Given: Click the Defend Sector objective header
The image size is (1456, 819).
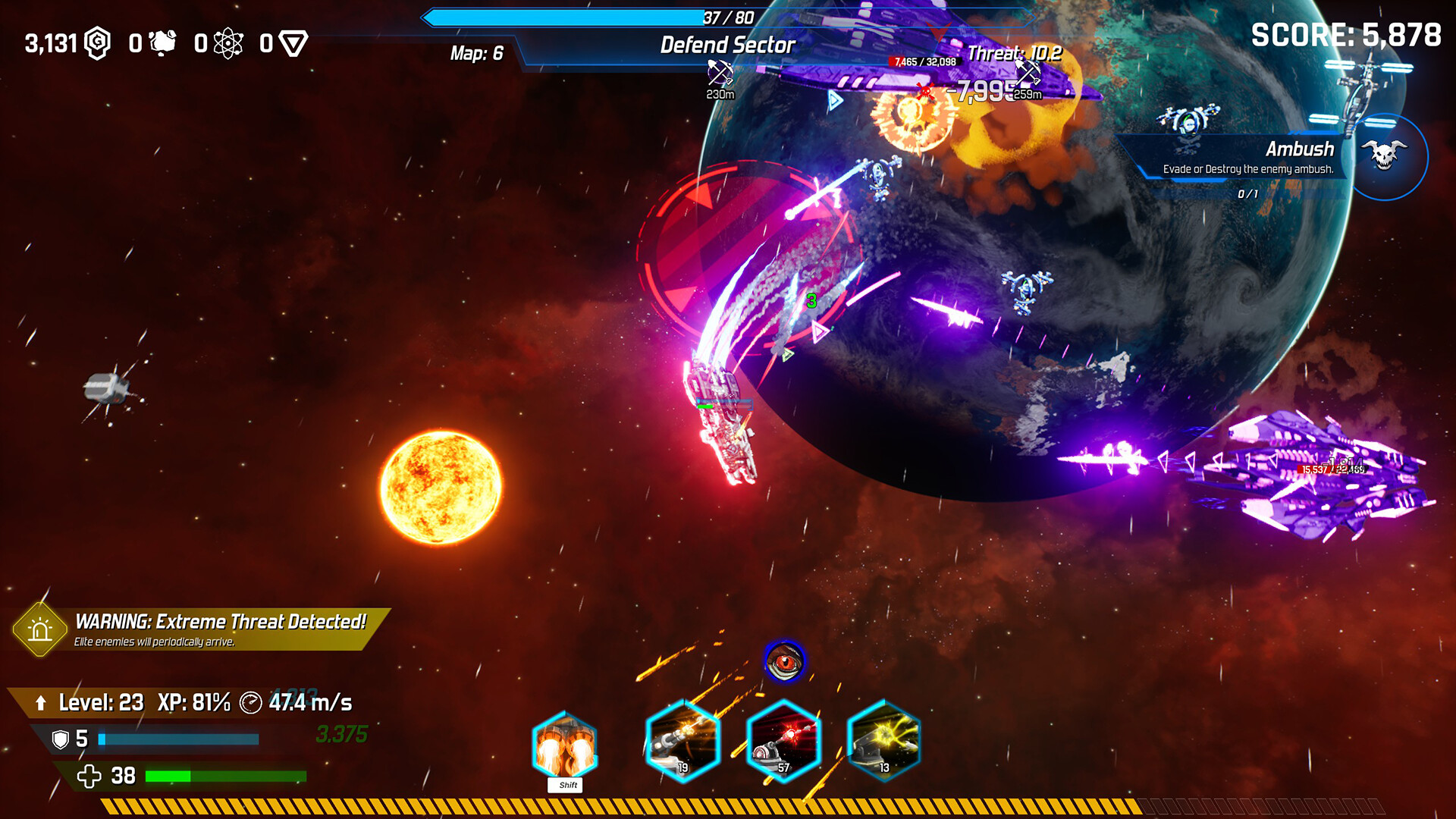Looking at the screenshot, I should tap(726, 45).
